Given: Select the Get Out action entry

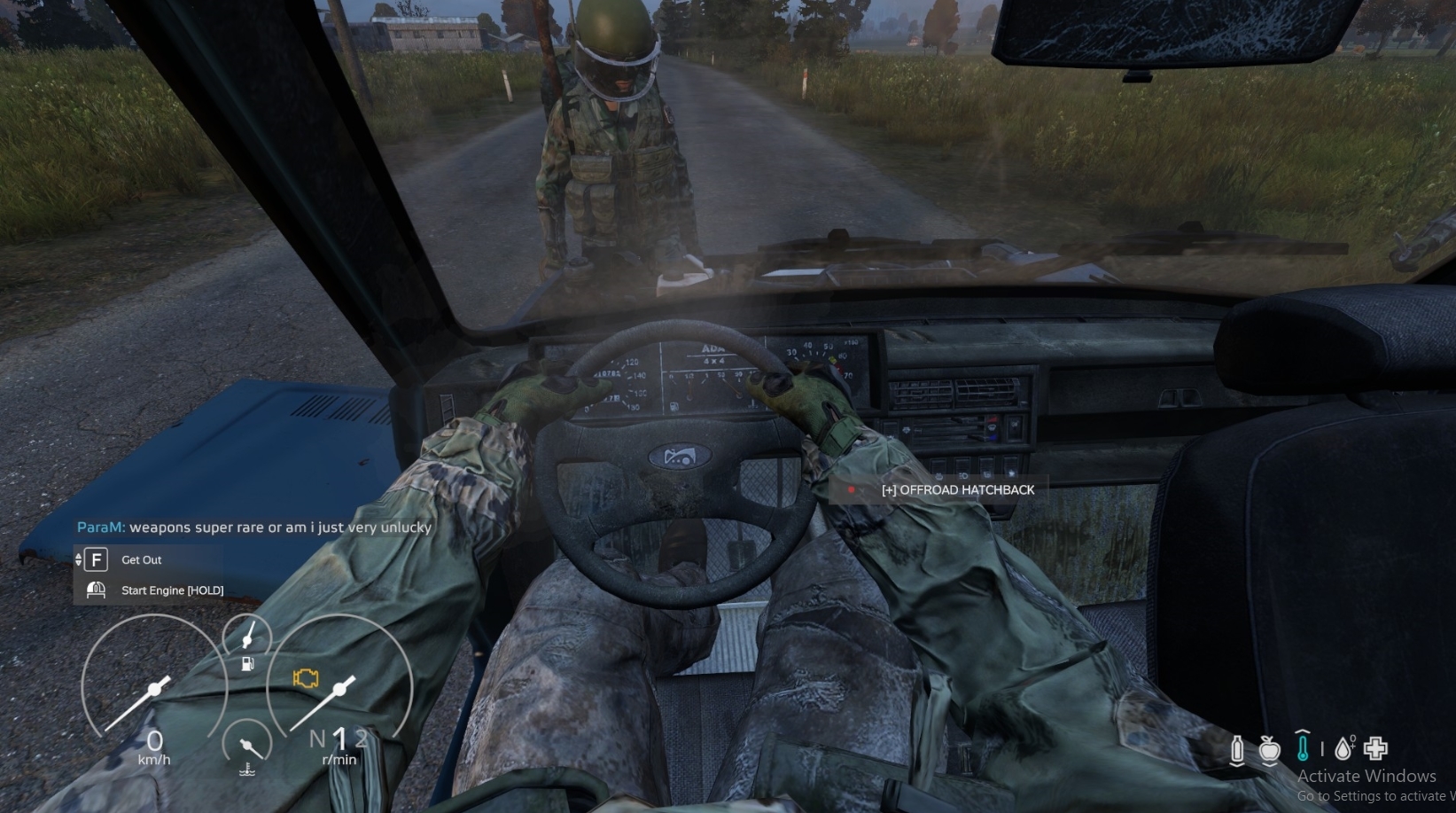Looking at the screenshot, I should 142,560.
